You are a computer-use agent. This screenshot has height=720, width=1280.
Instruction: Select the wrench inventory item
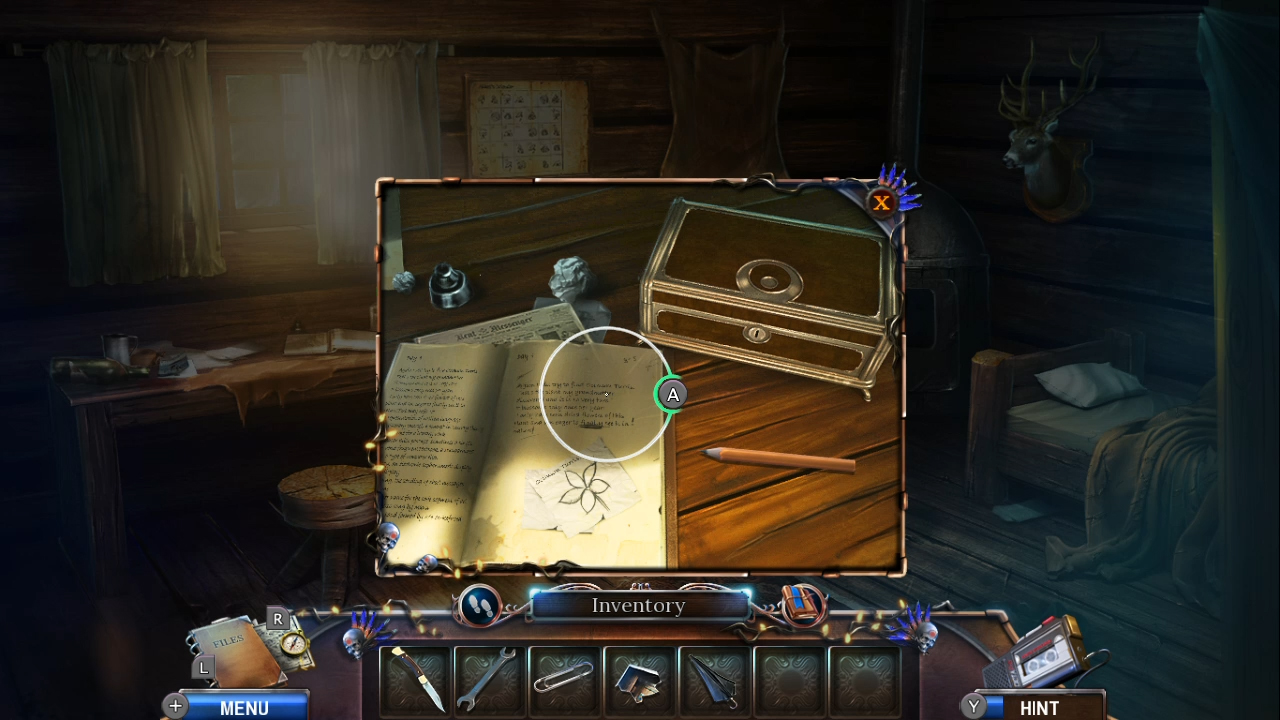[x=489, y=681]
